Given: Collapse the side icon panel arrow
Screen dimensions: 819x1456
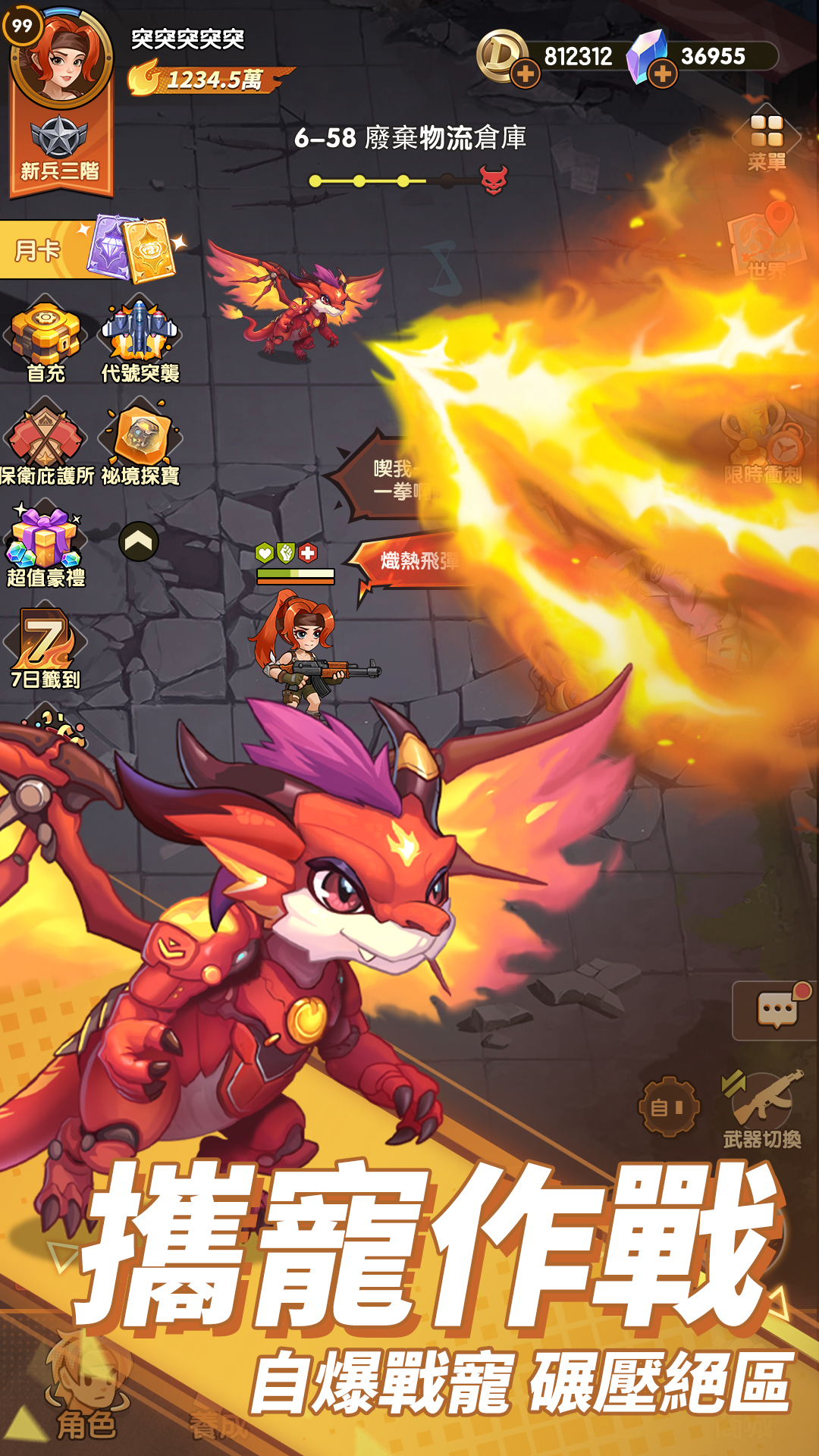Looking at the screenshot, I should point(139,541).
